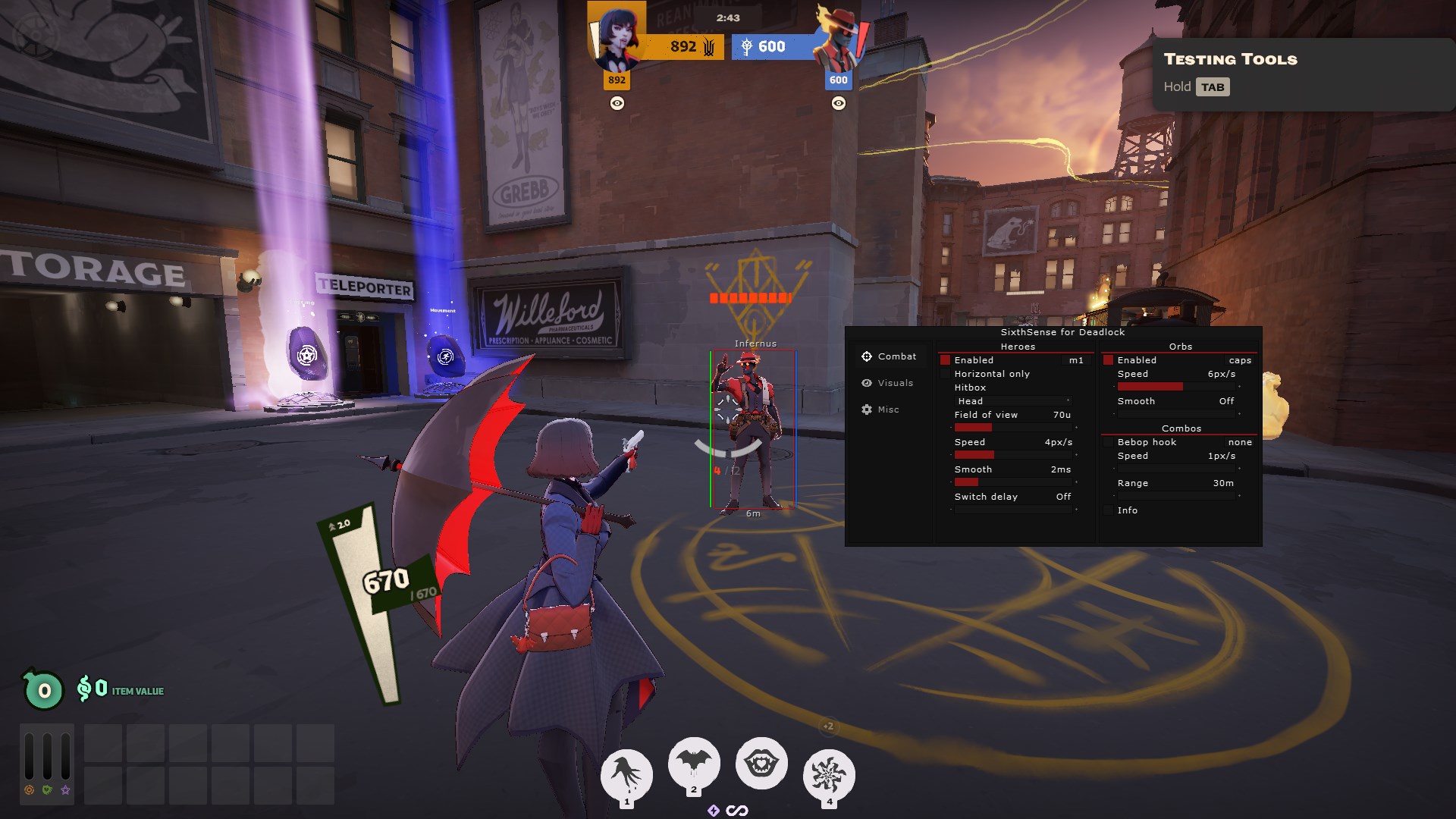Disable the Enabled checkbox under Orbs
This screenshot has height=819, width=1456.
coord(1110,360)
